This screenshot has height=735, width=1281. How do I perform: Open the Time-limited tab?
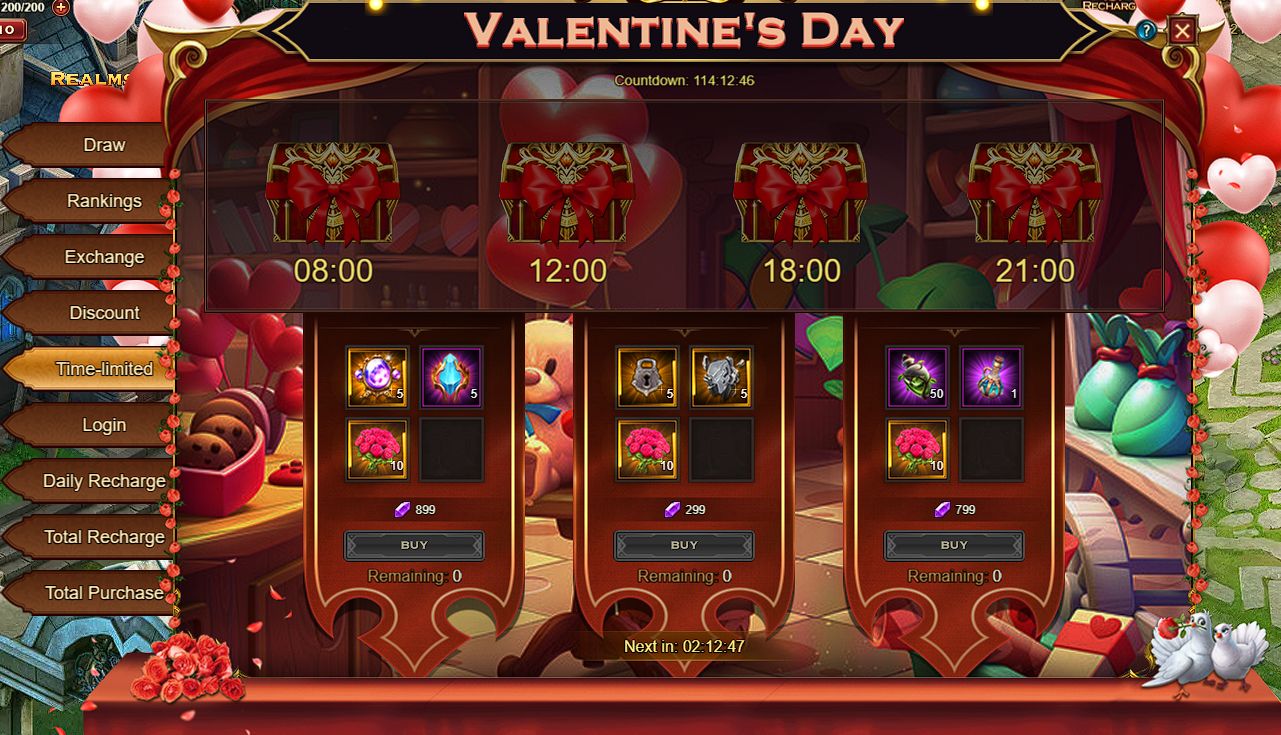coord(103,369)
